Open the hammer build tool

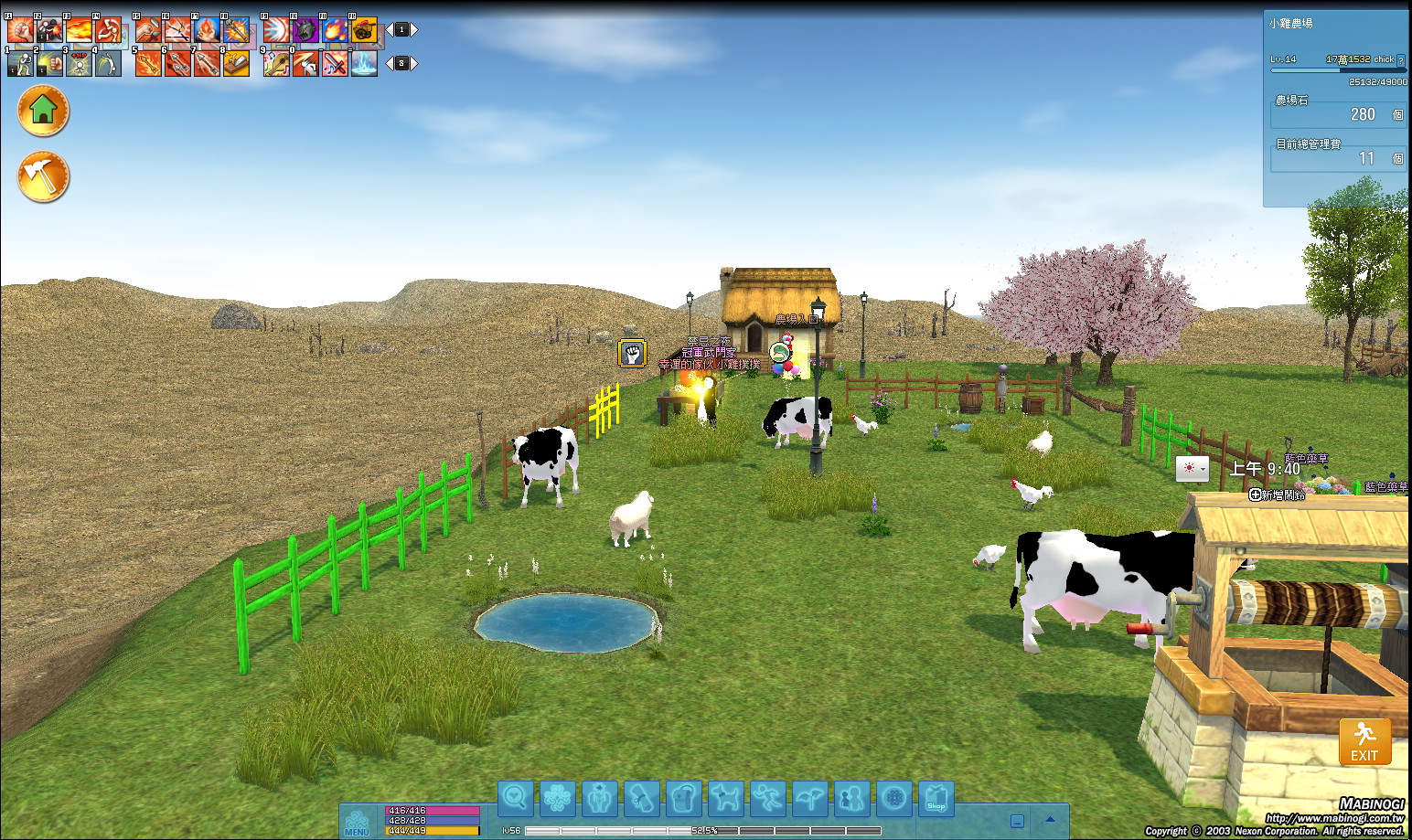pyautogui.click(x=43, y=176)
